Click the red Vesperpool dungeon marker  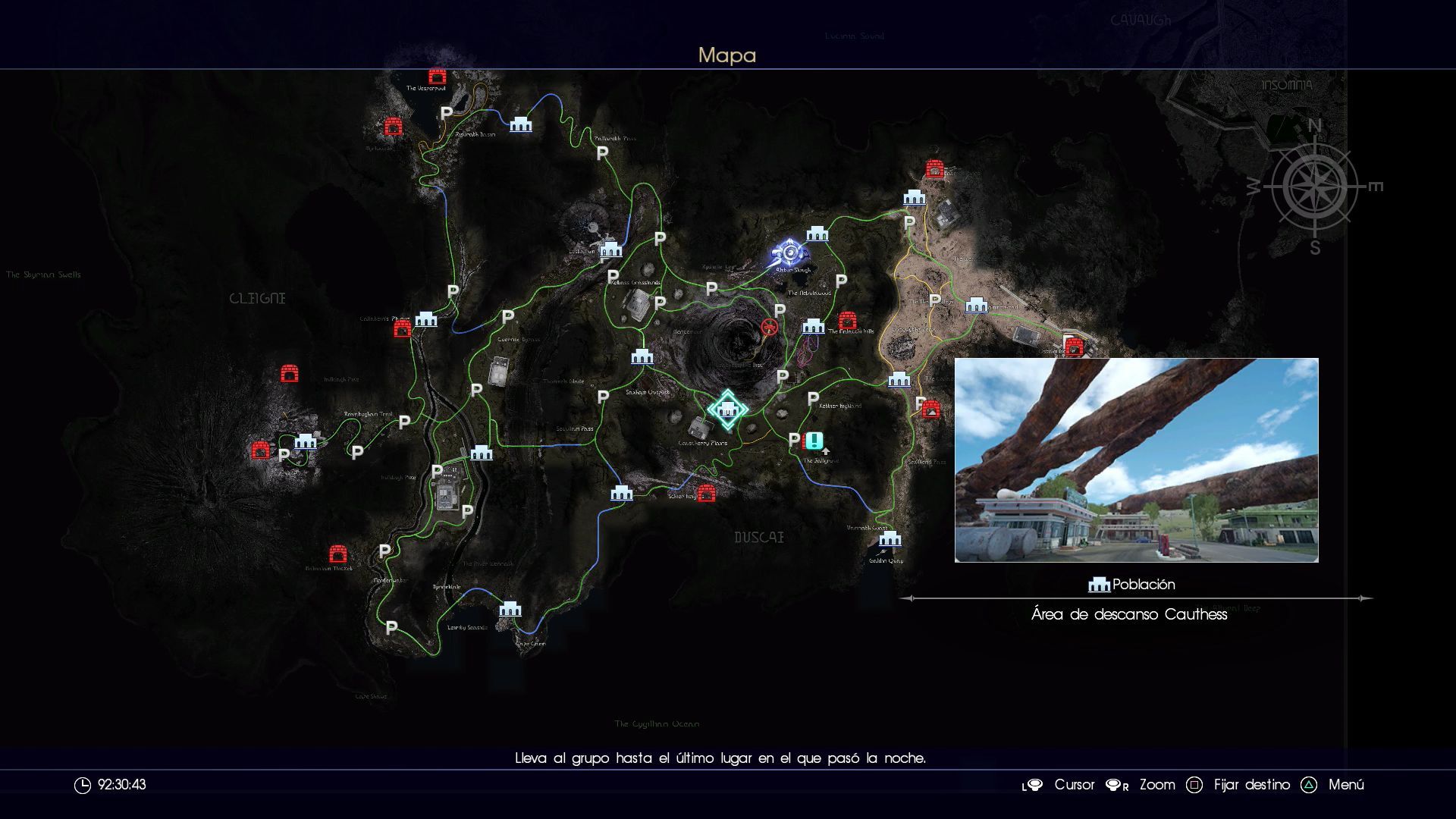[437, 76]
